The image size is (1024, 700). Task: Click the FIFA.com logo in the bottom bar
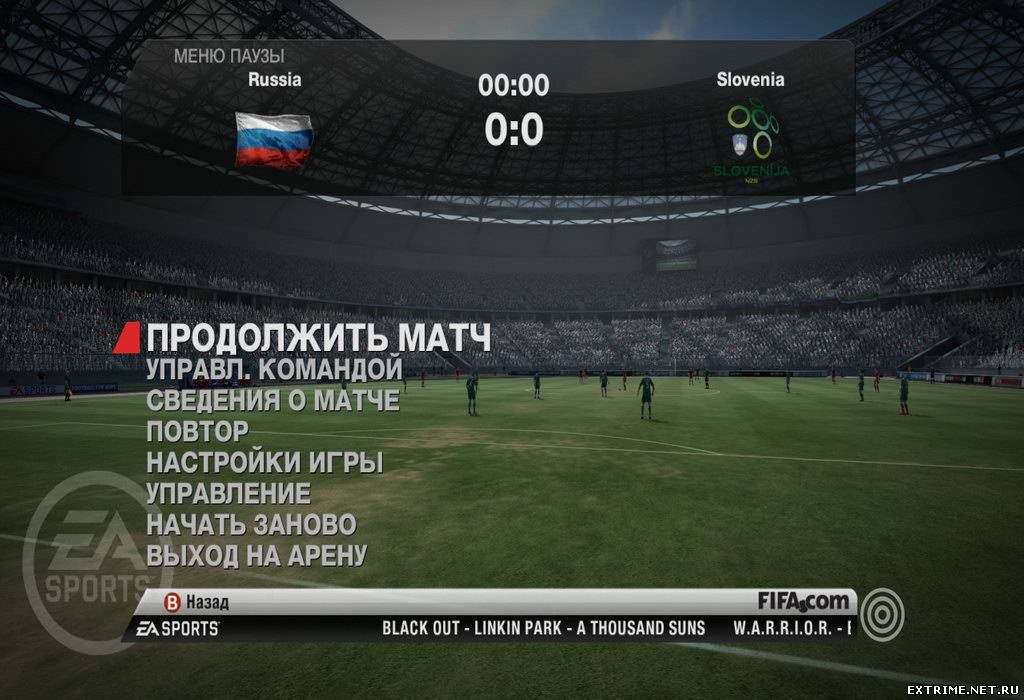(x=804, y=601)
